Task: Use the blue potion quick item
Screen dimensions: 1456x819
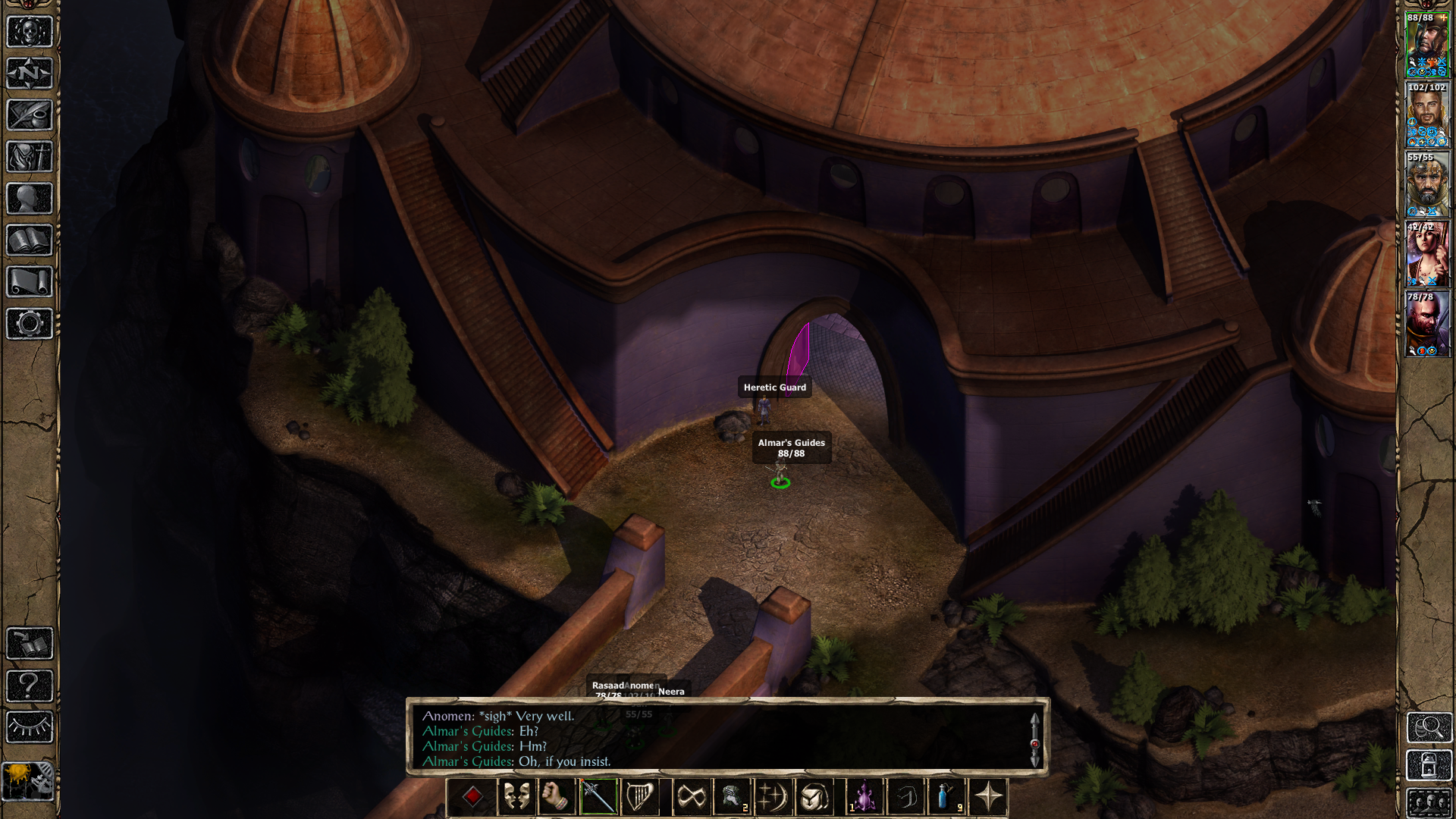Action: pos(945,797)
